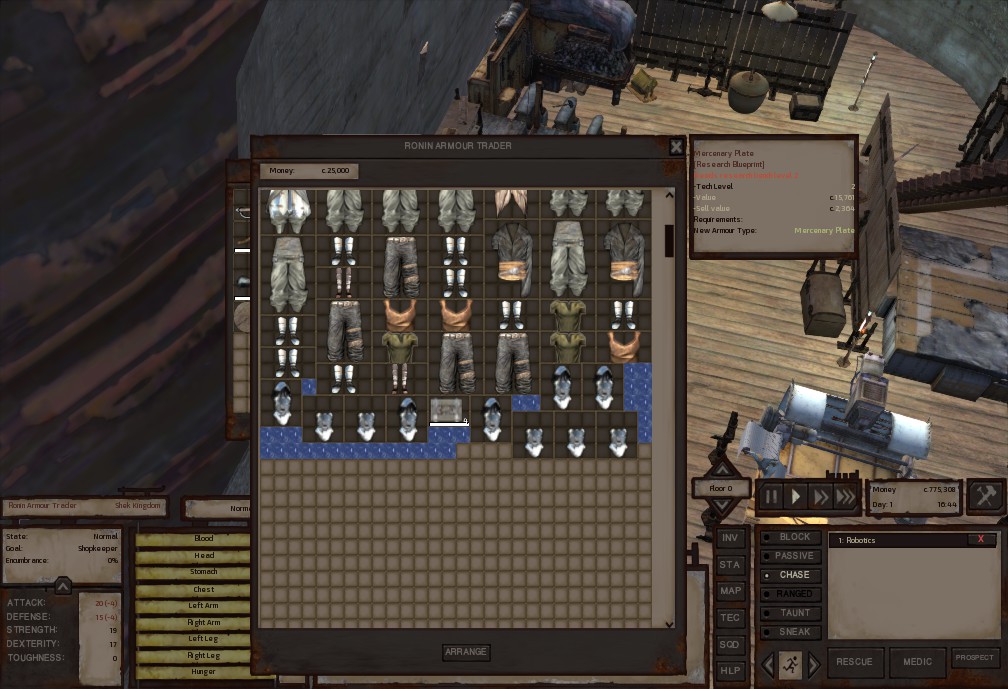
Task: Open the TEC tech panel
Action: pyautogui.click(x=730, y=618)
